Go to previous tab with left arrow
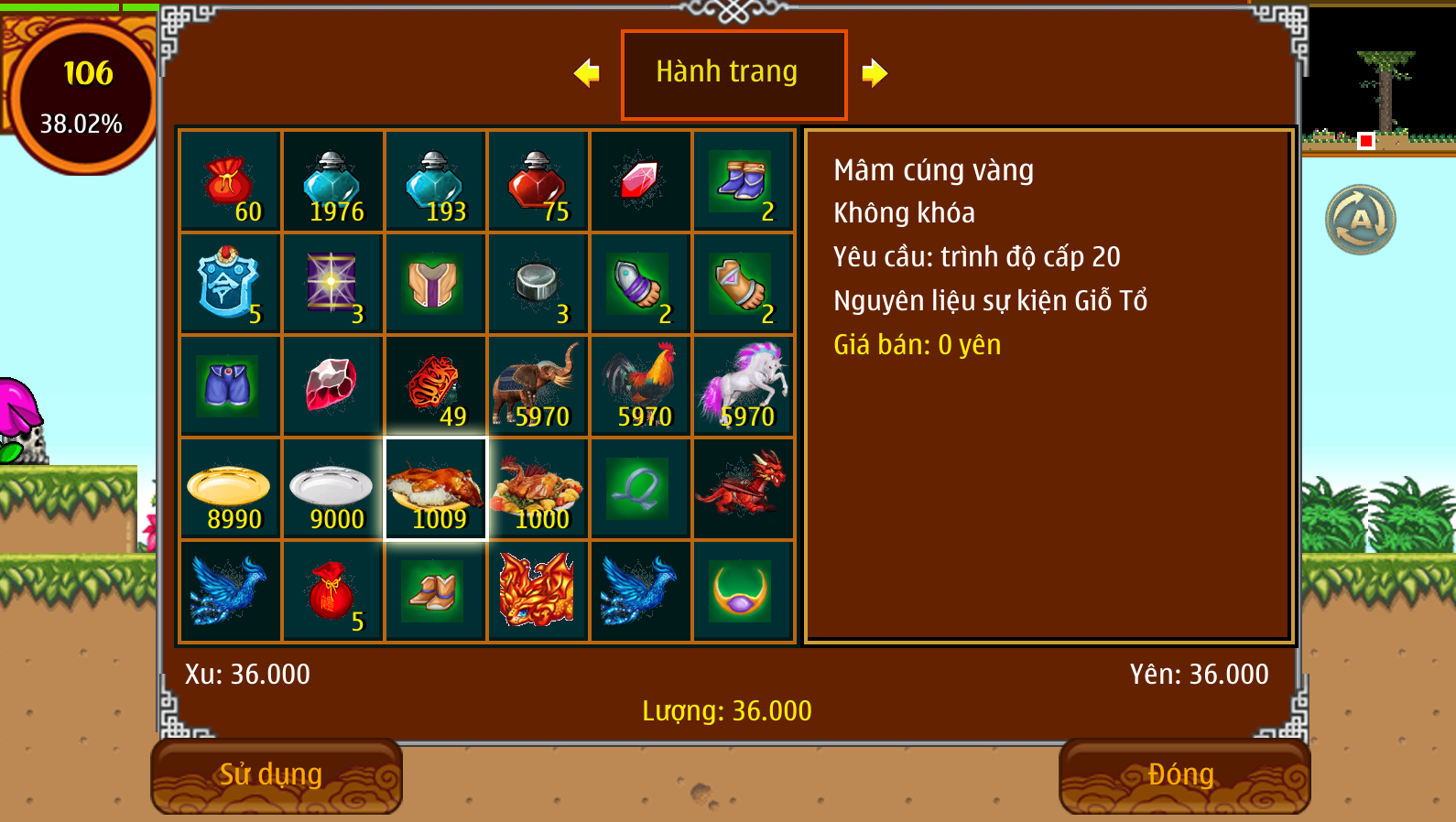This screenshot has width=1456, height=822. coord(587,72)
